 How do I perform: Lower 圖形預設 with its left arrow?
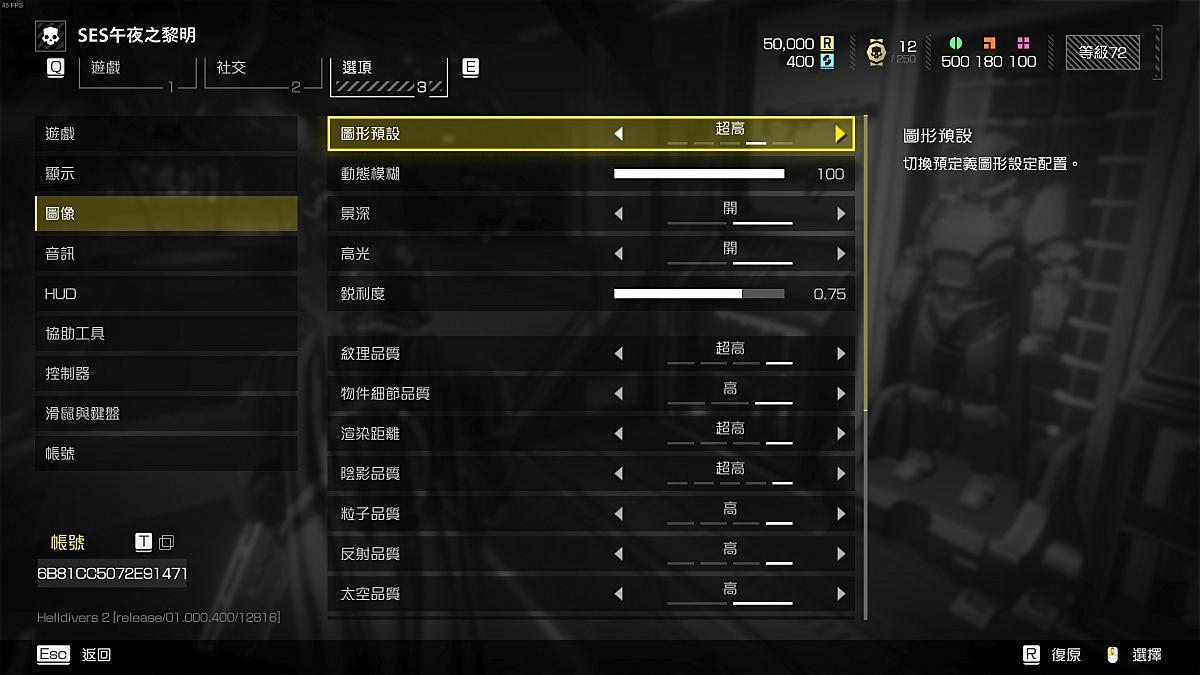(618, 134)
